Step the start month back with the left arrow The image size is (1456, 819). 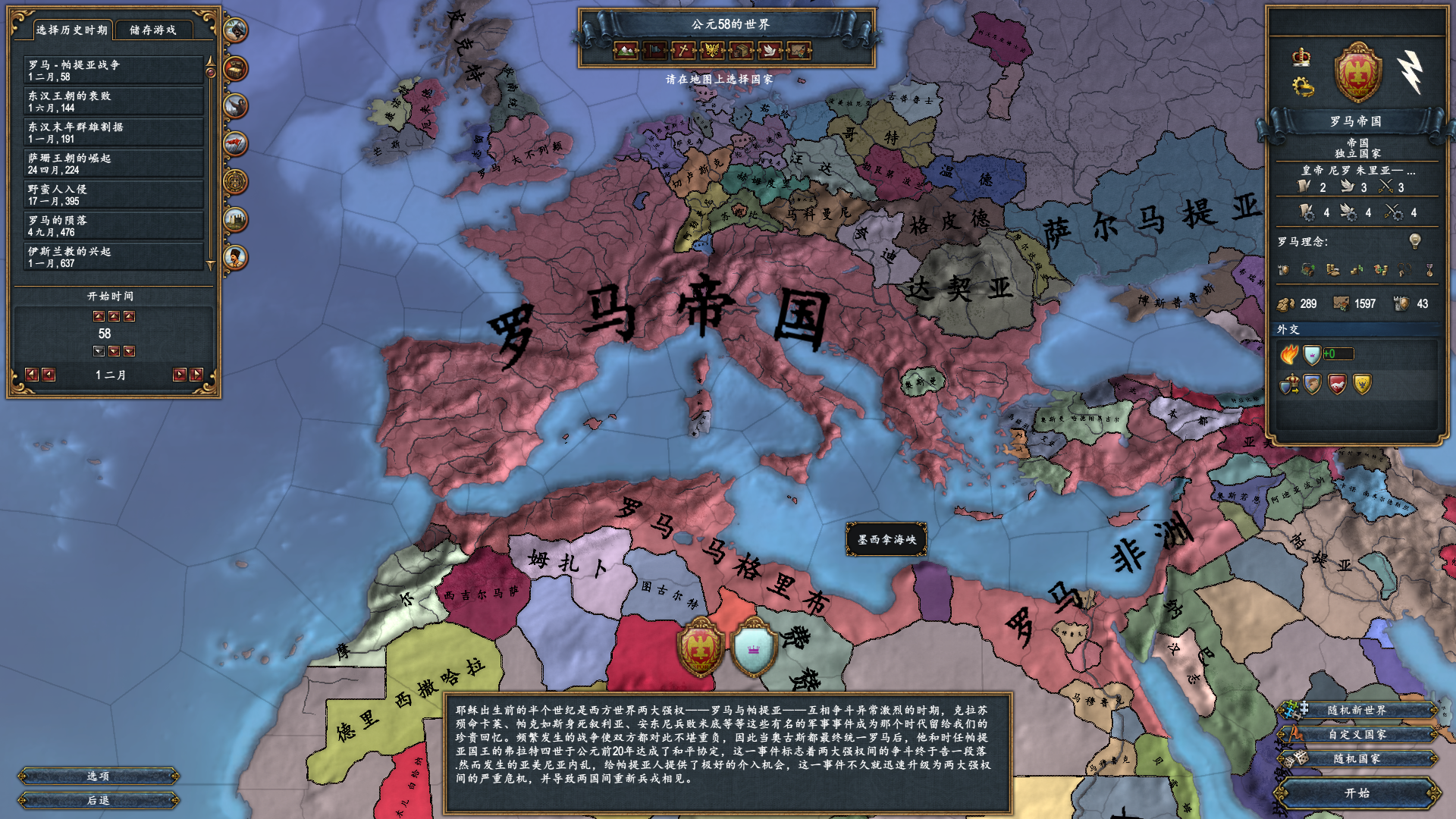(47, 373)
